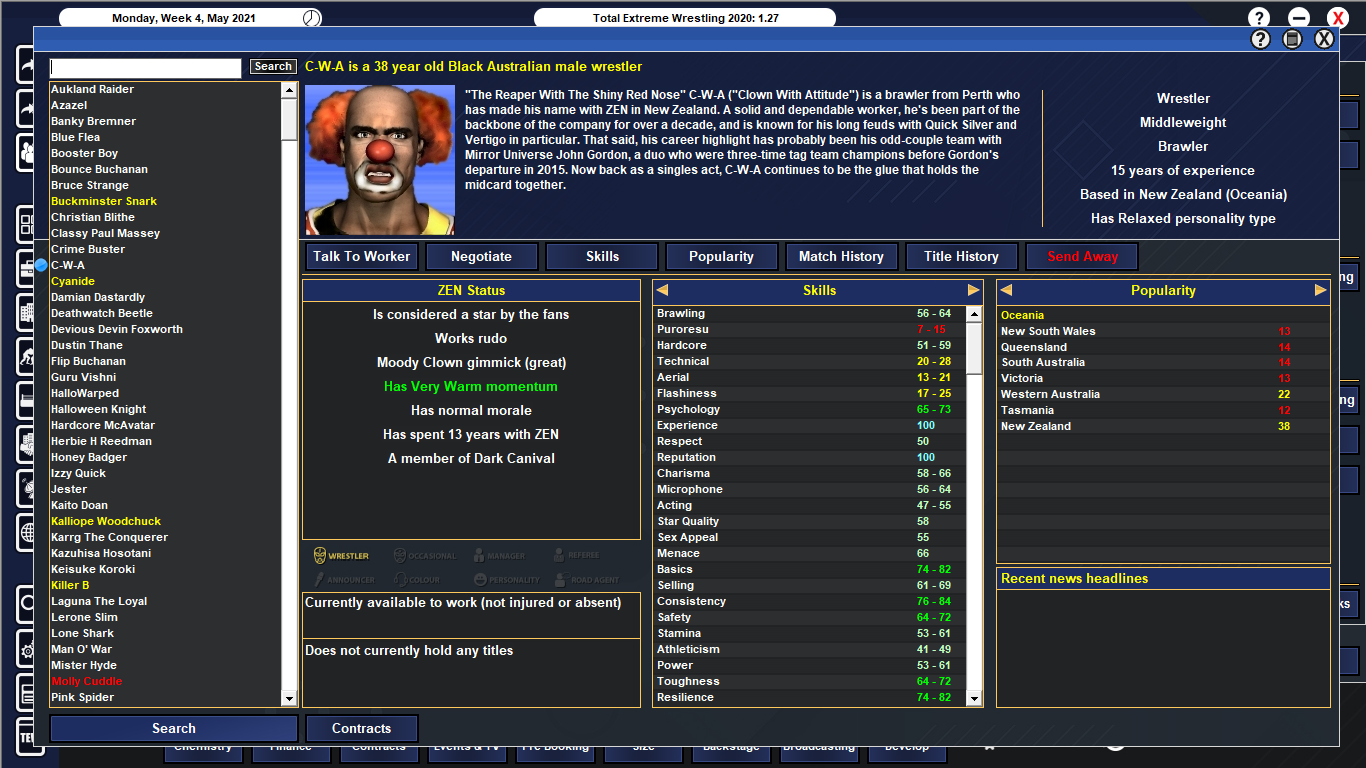Screen dimensions: 1366x768
Task: Click the Road Agent role icon
Action: (x=560, y=578)
